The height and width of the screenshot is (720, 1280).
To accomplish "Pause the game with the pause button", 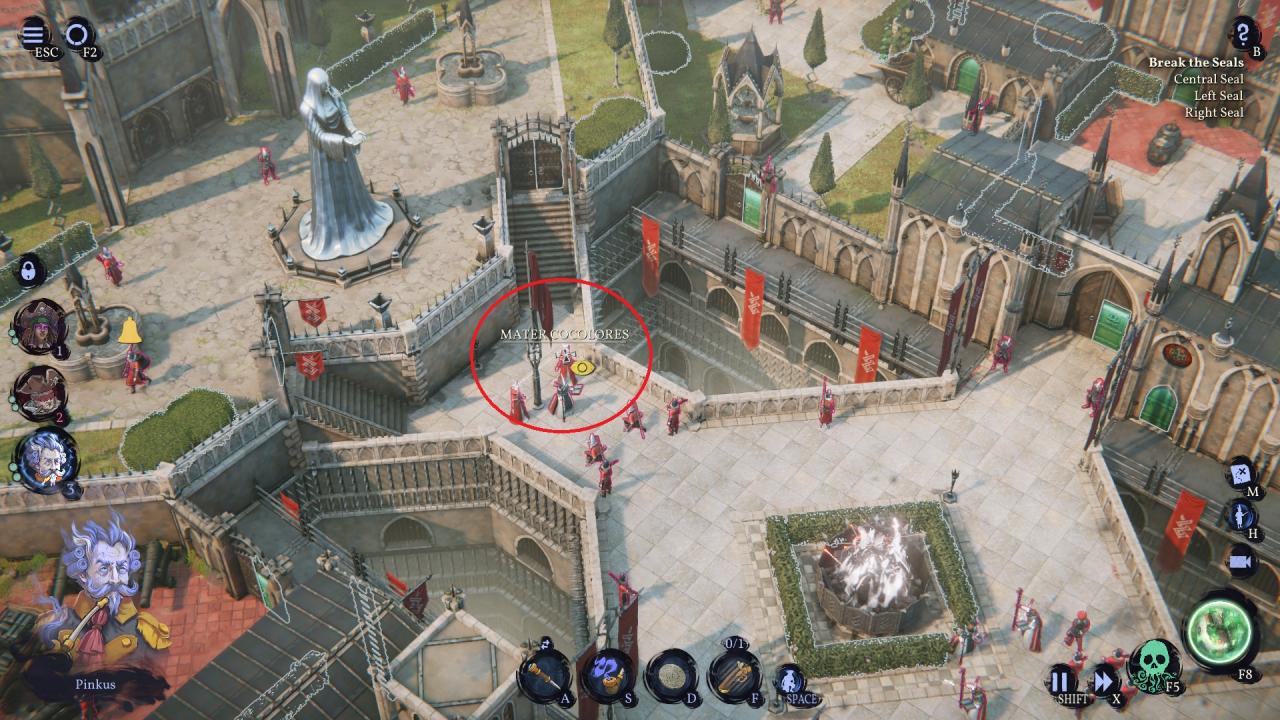I will [x=1063, y=681].
